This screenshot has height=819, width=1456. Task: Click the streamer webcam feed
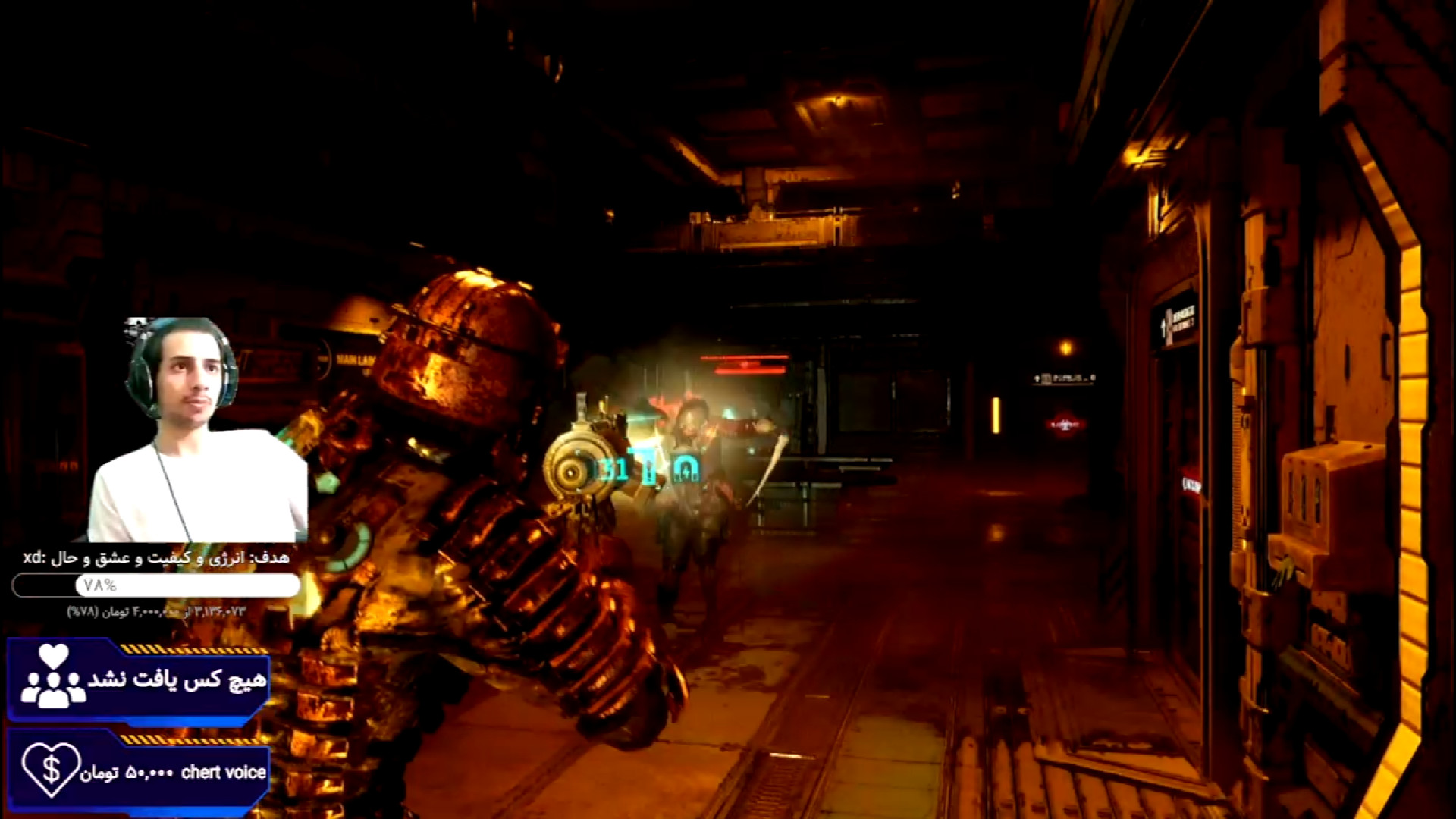(x=197, y=431)
